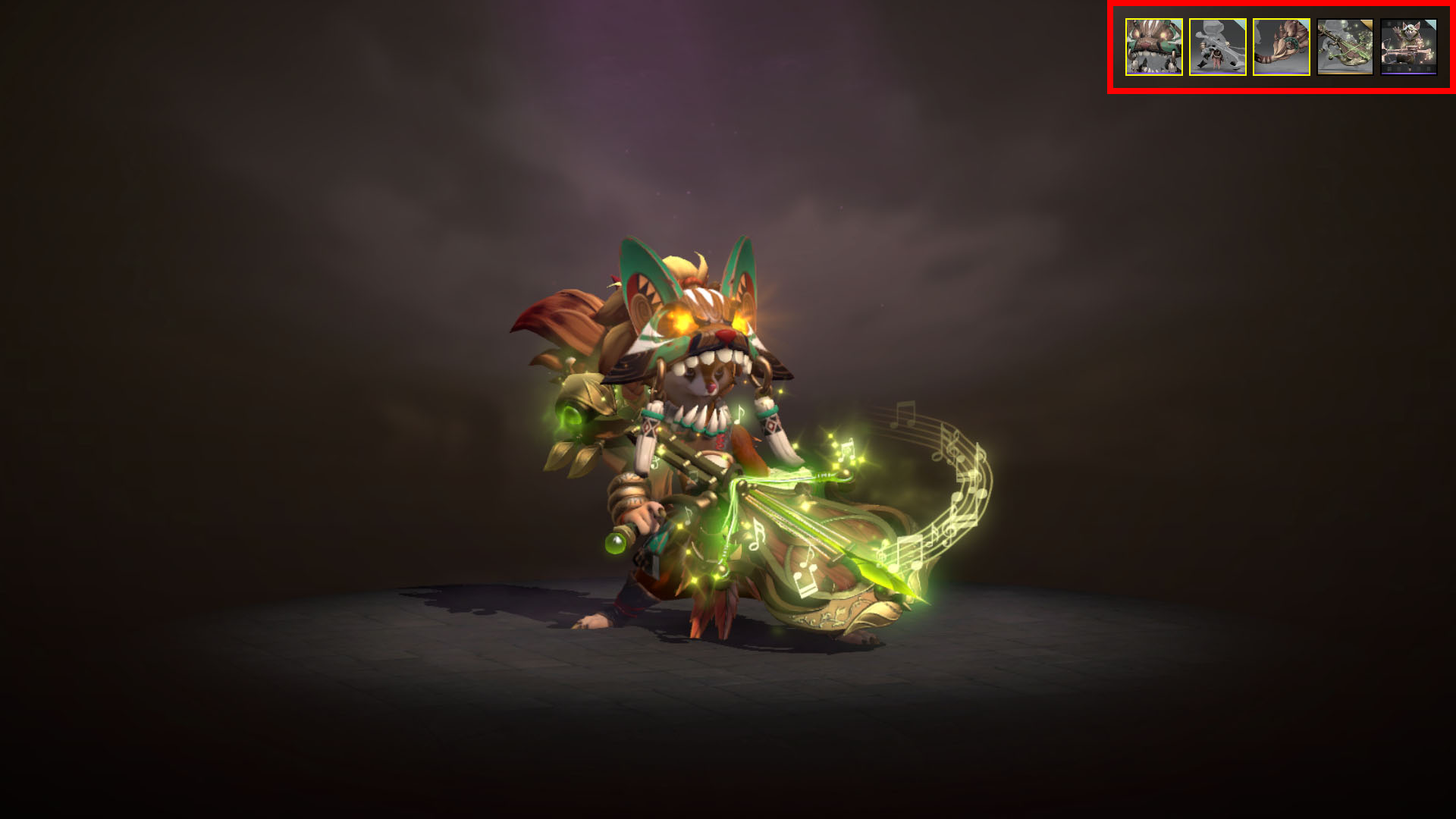1456x819 pixels.
Task: Select the glowing green crossbow weapon item
Action: (1345, 47)
